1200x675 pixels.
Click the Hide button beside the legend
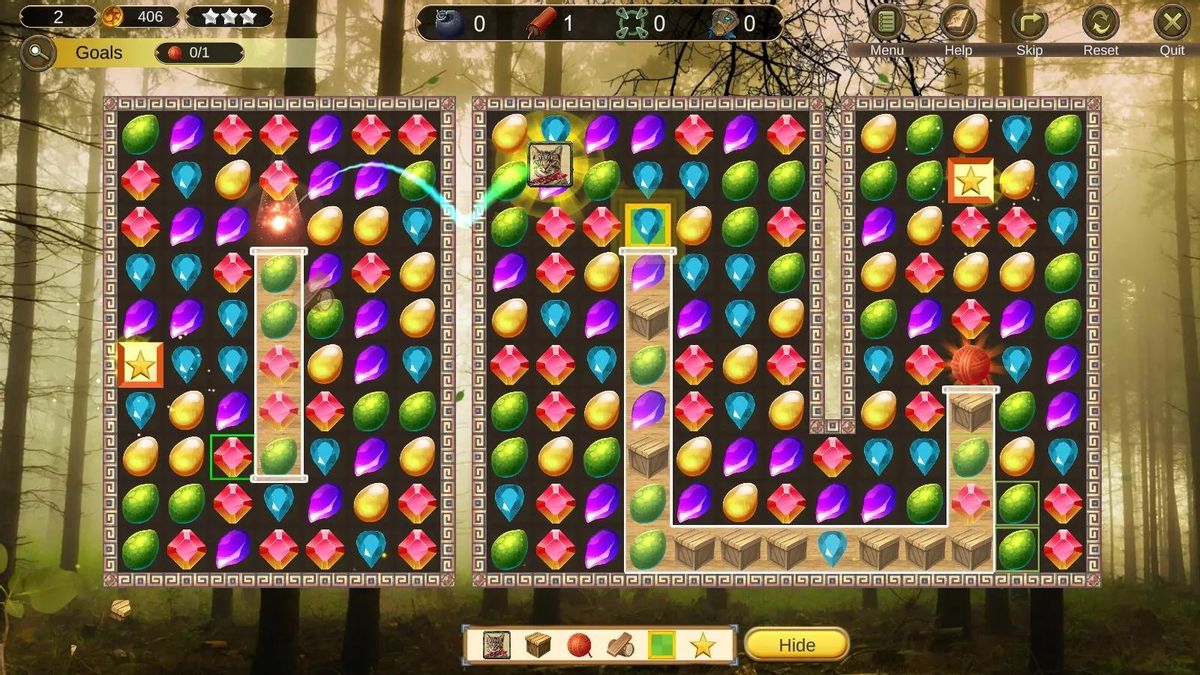point(796,645)
